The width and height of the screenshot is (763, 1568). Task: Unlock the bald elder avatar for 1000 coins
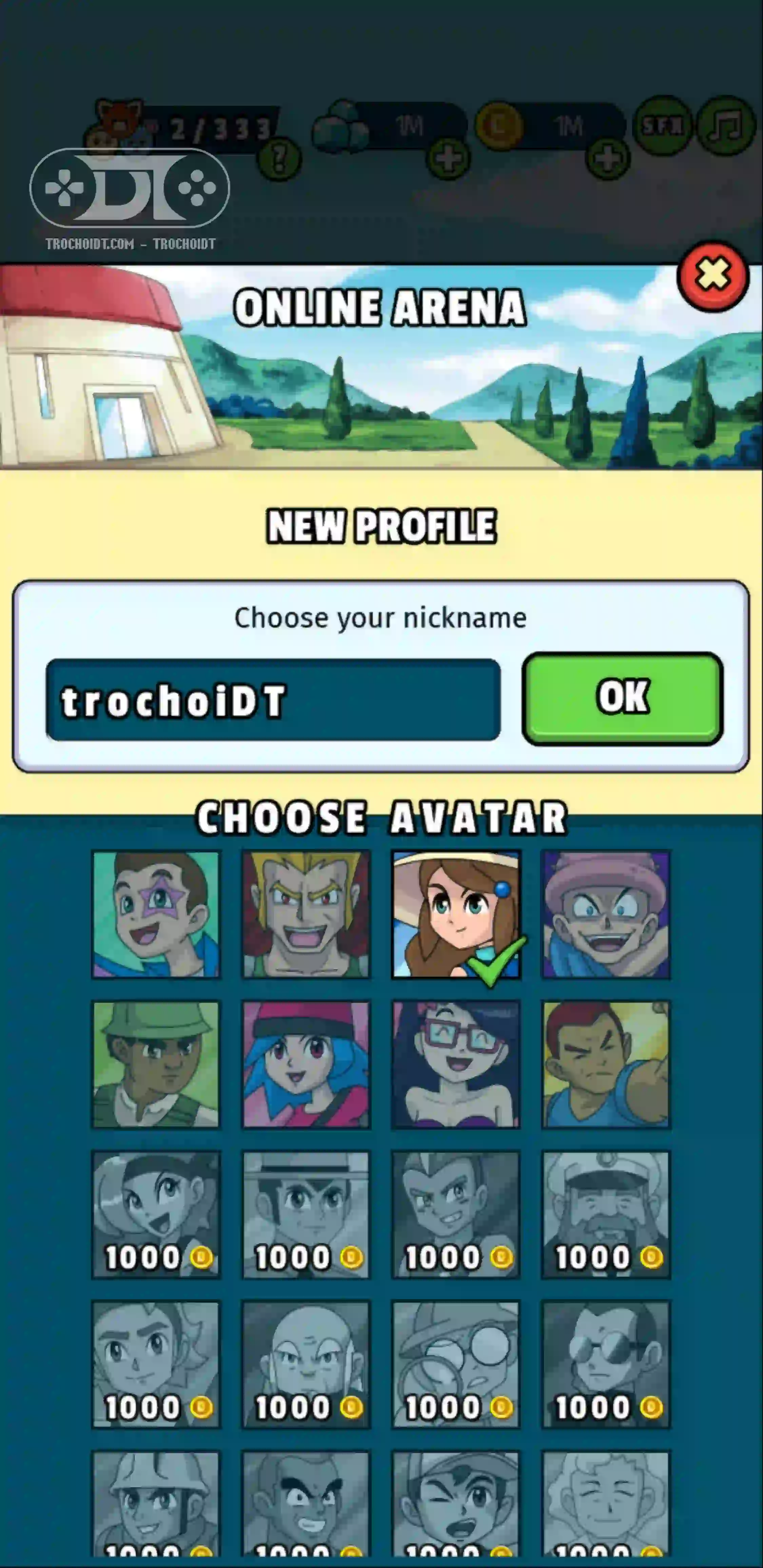coord(306,1364)
